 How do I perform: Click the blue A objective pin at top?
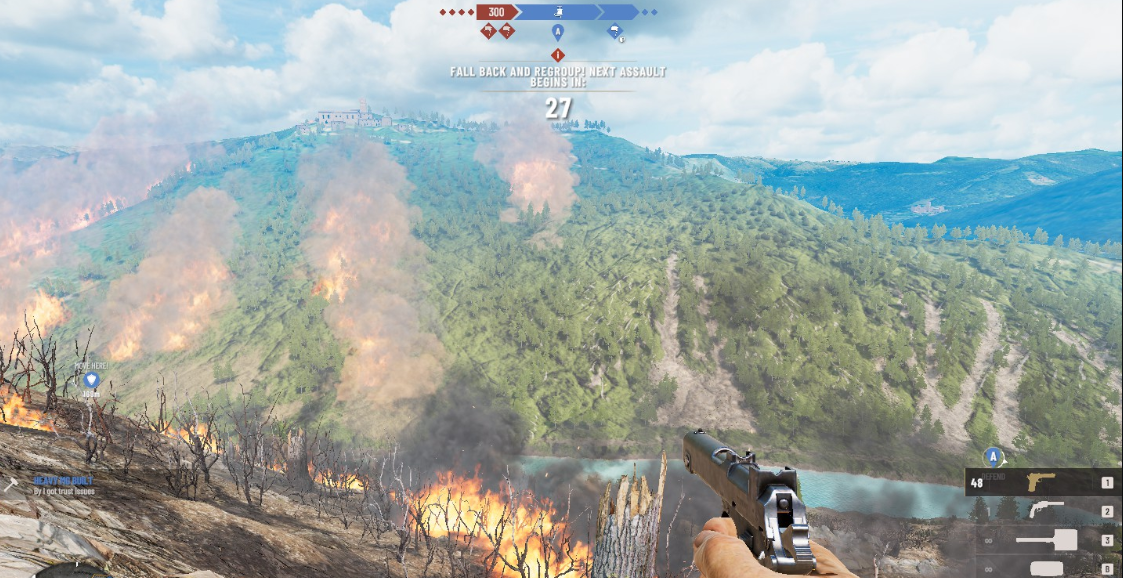[558, 32]
